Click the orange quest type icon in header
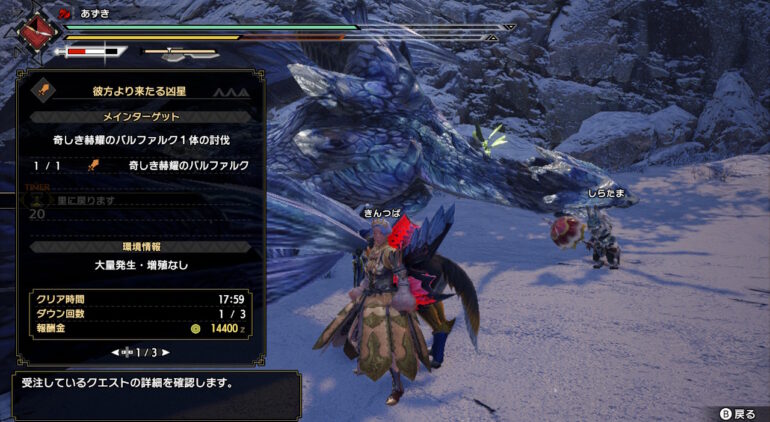 45,91
